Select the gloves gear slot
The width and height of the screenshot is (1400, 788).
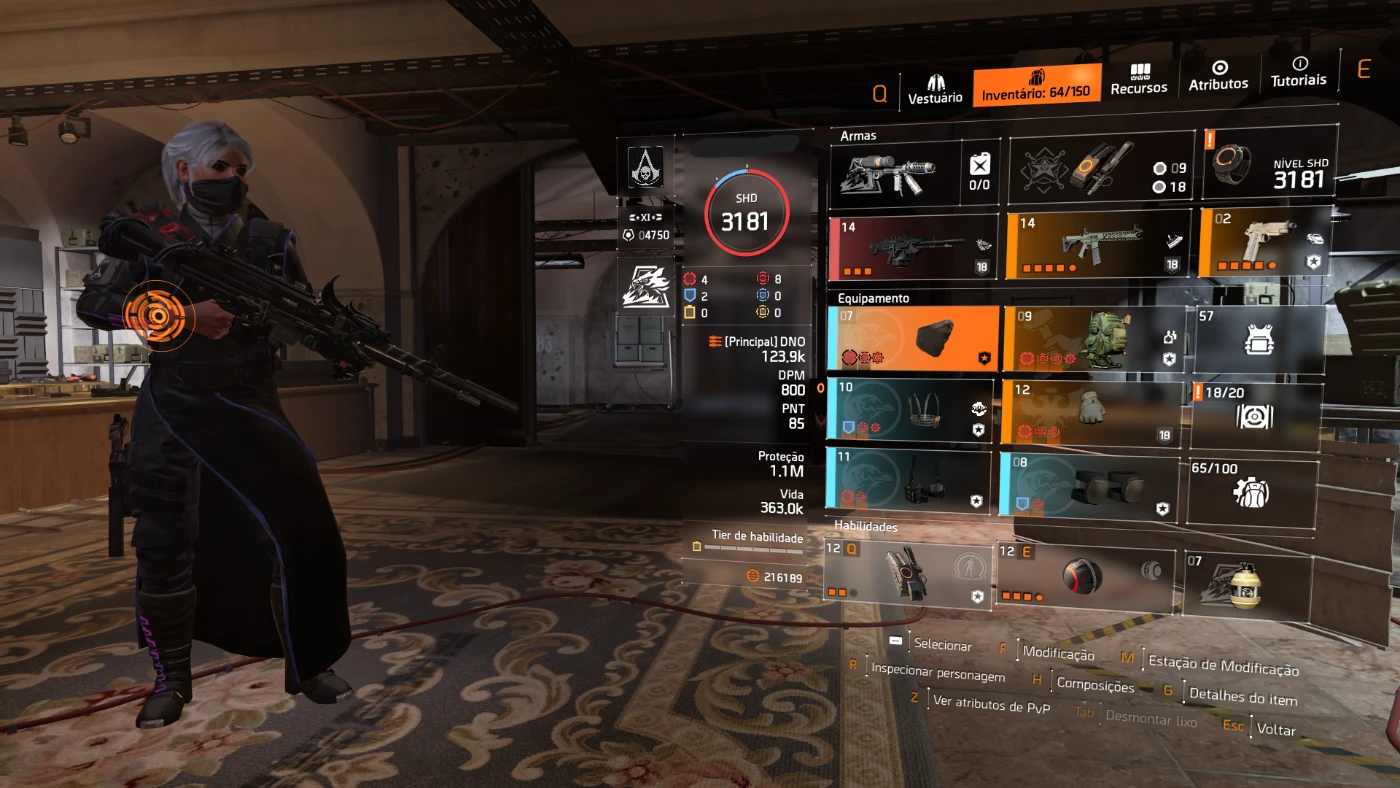click(1092, 412)
